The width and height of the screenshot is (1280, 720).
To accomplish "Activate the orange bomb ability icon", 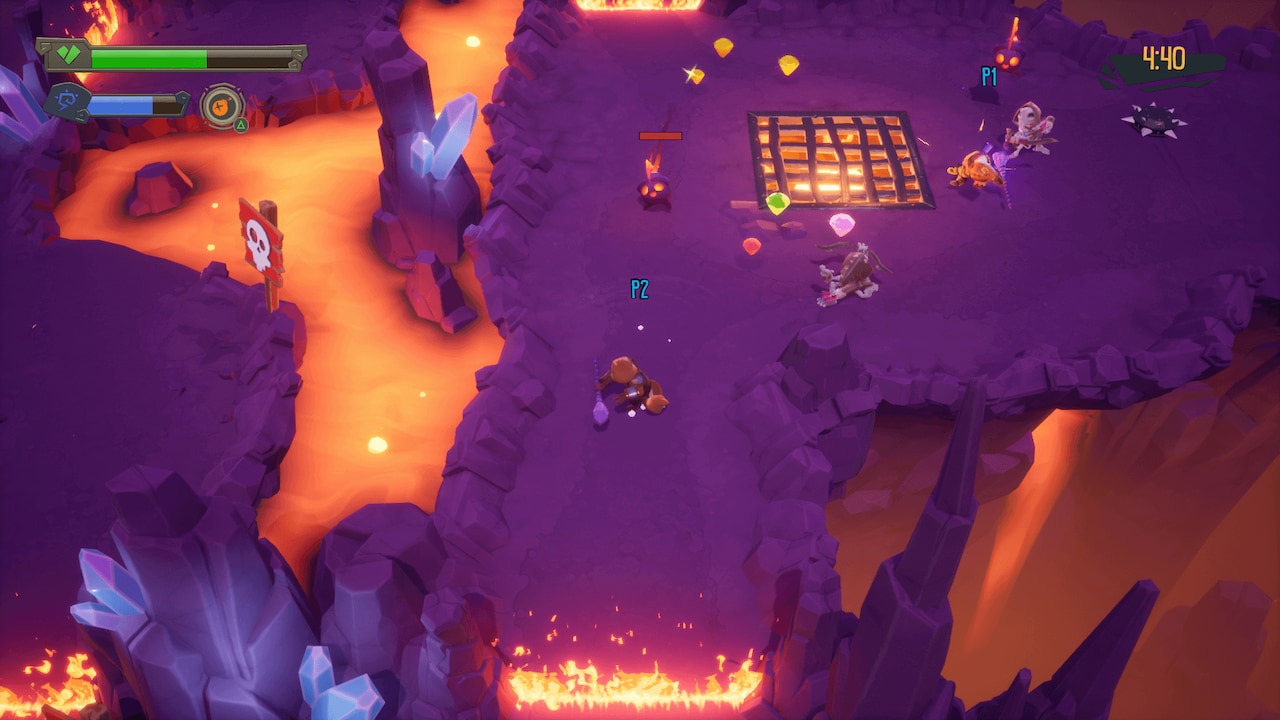I will pyautogui.click(x=220, y=104).
